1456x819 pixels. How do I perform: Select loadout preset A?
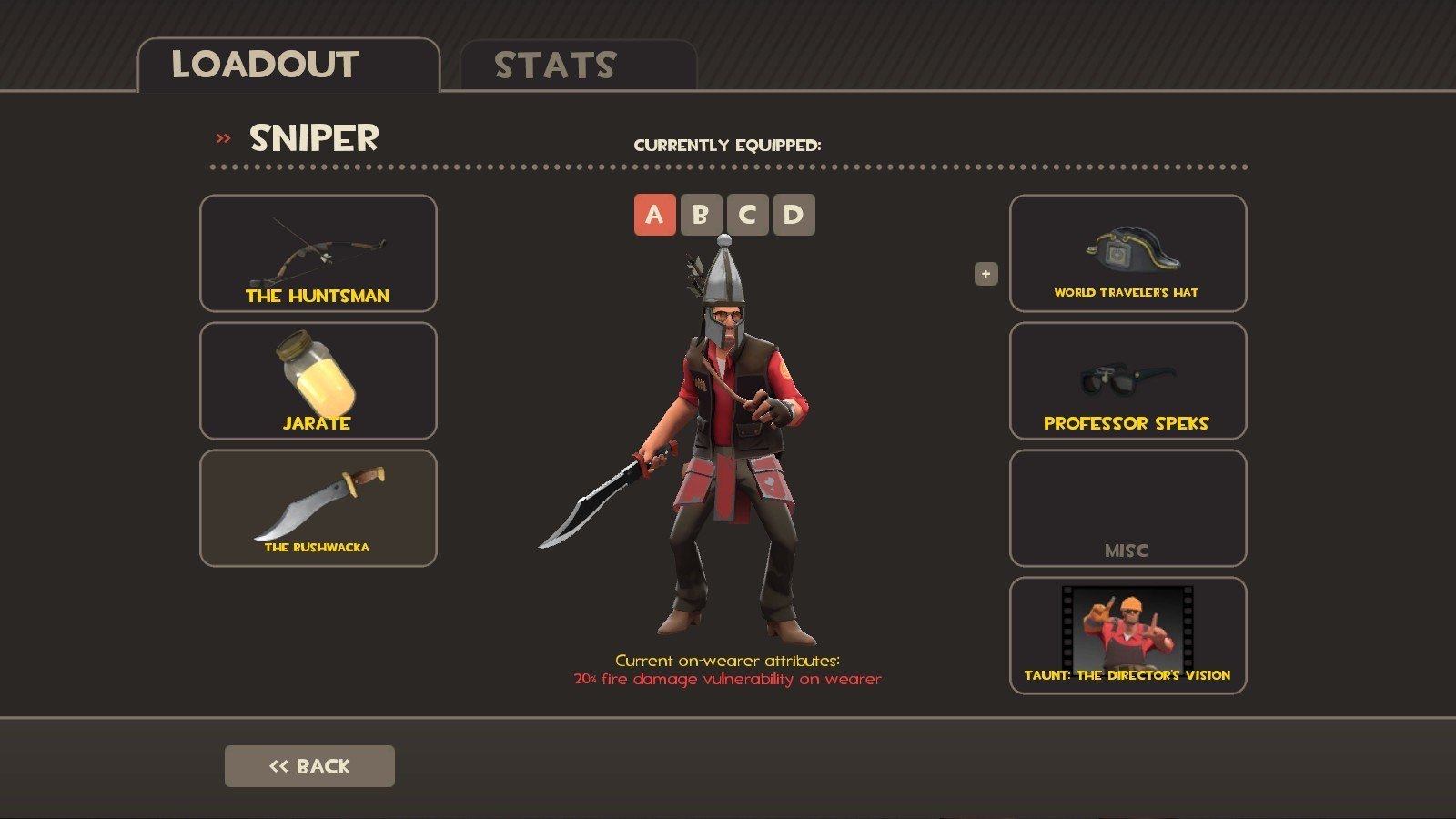click(654, 215)
